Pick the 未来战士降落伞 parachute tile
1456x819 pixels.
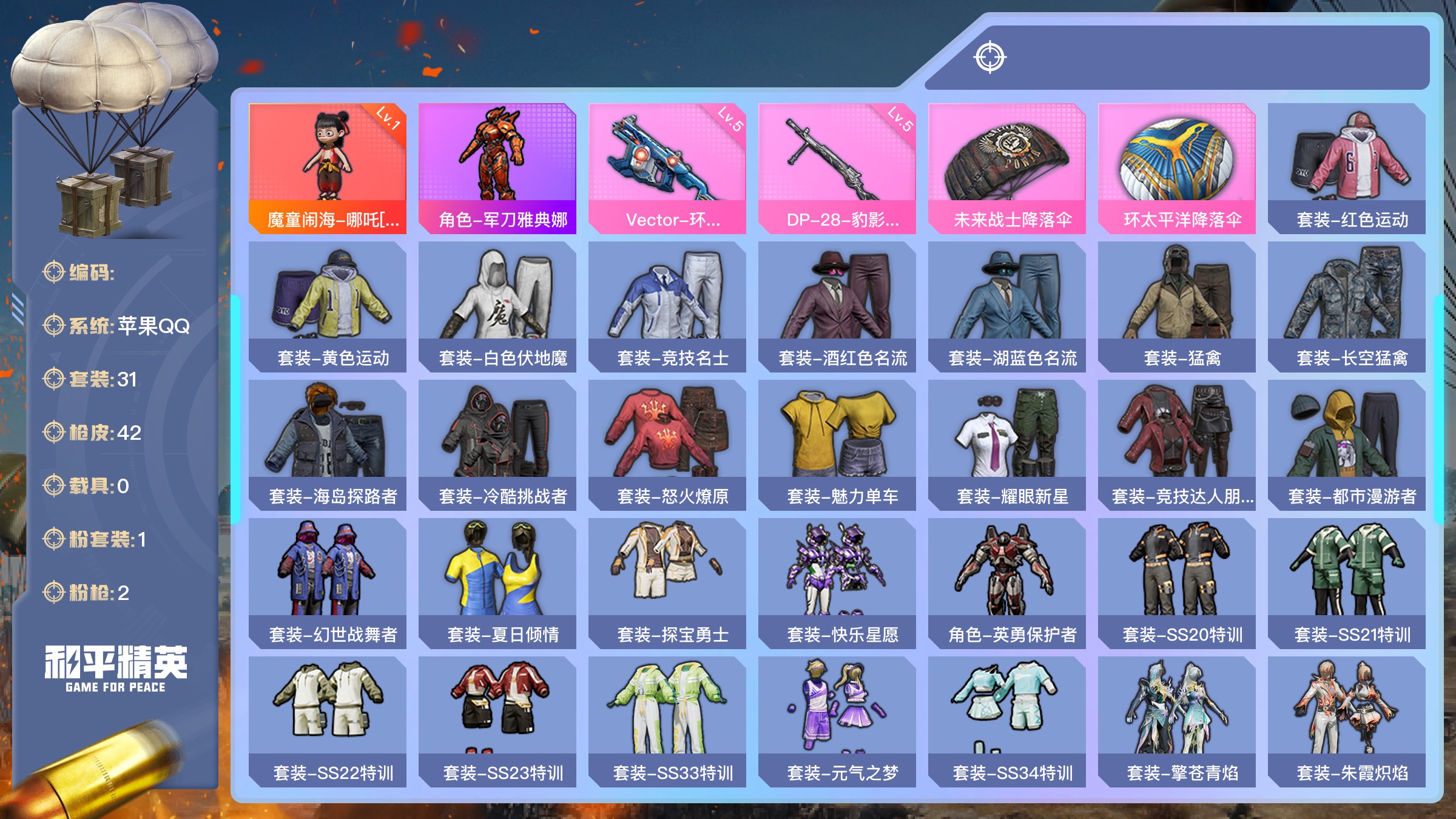click(x=1007, y=168)
